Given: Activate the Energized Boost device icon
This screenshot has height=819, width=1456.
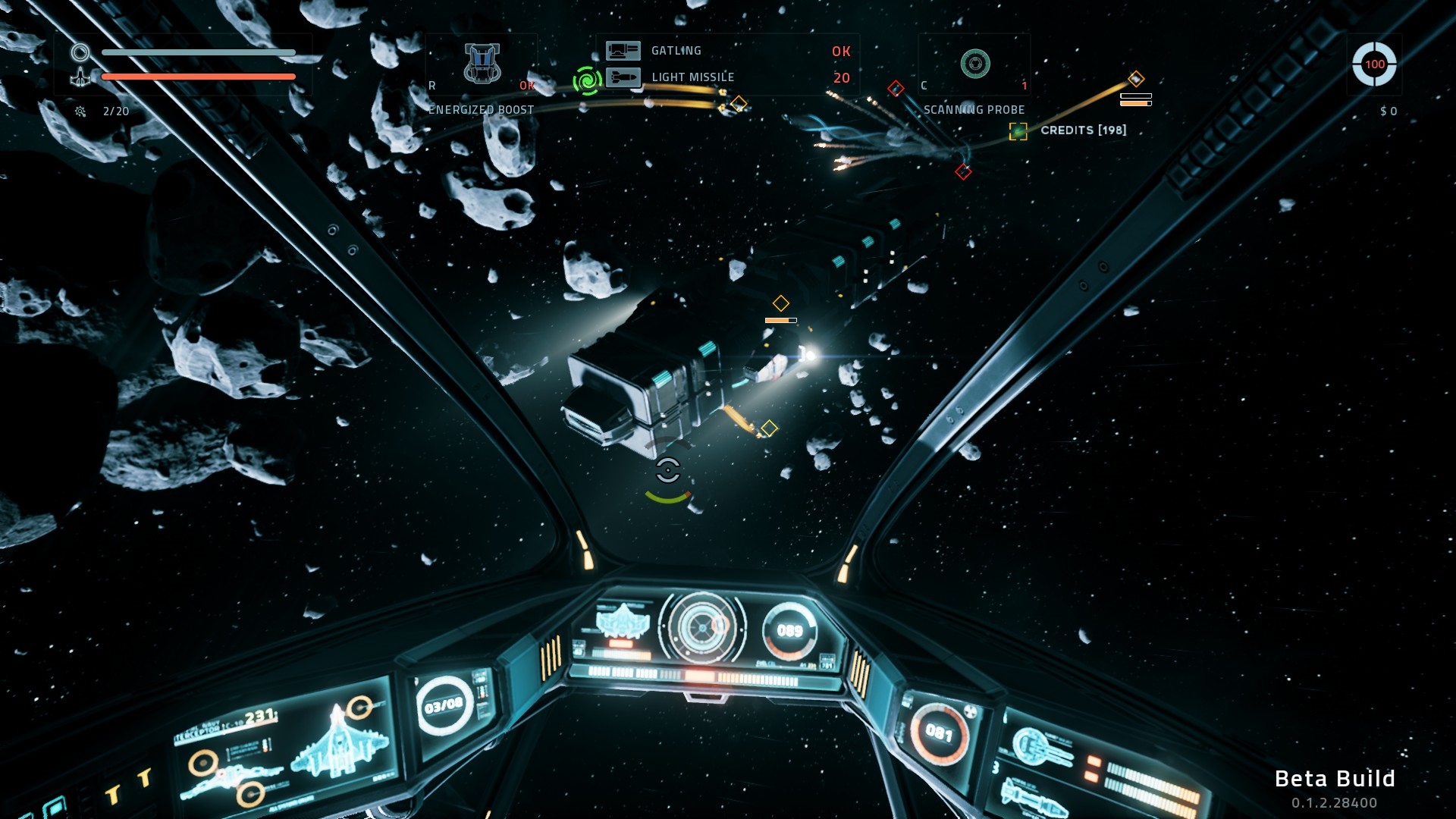Looking at the screenshot, I should pos(482,63).
